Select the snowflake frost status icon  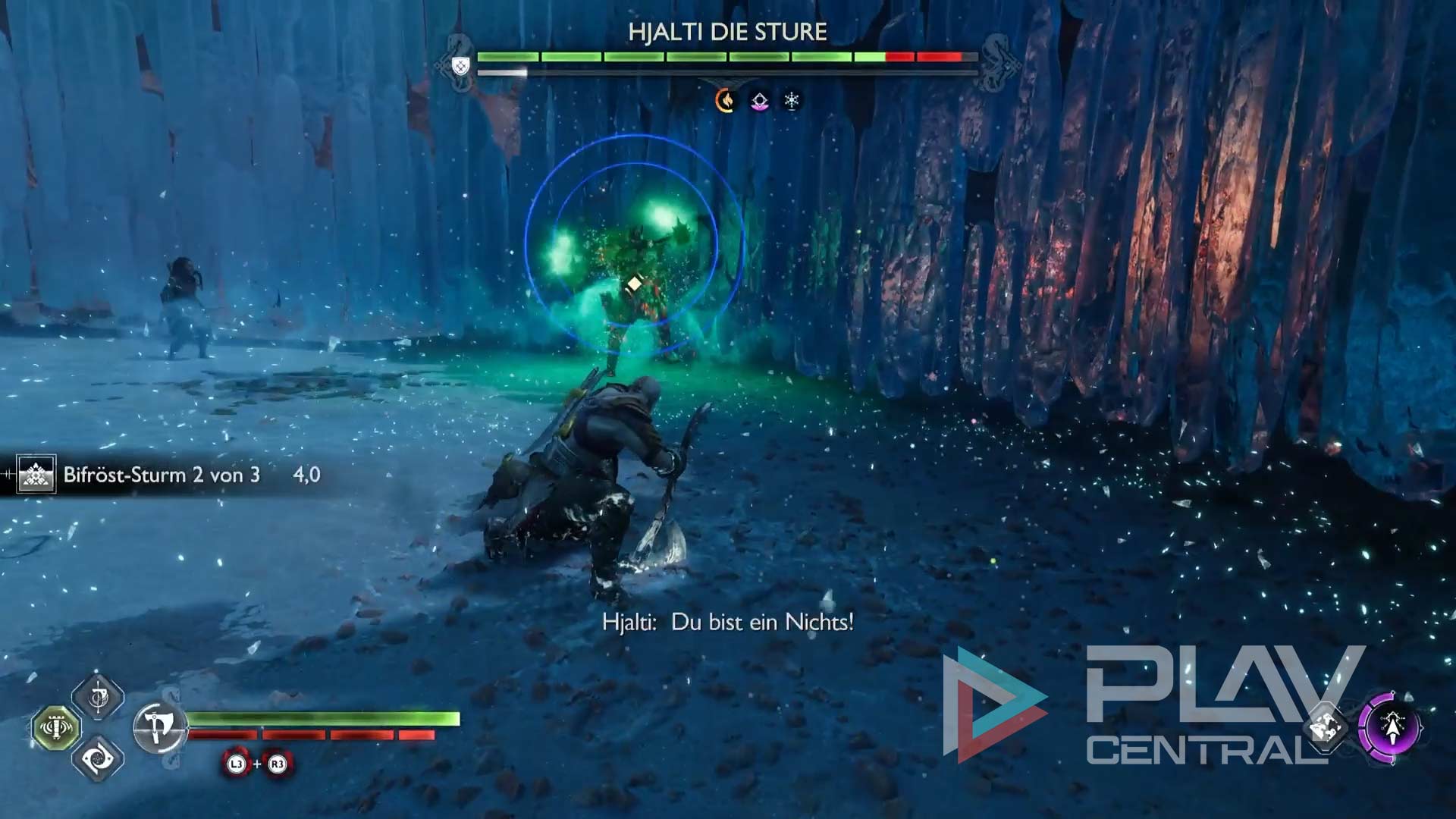[x=792, y=101]
